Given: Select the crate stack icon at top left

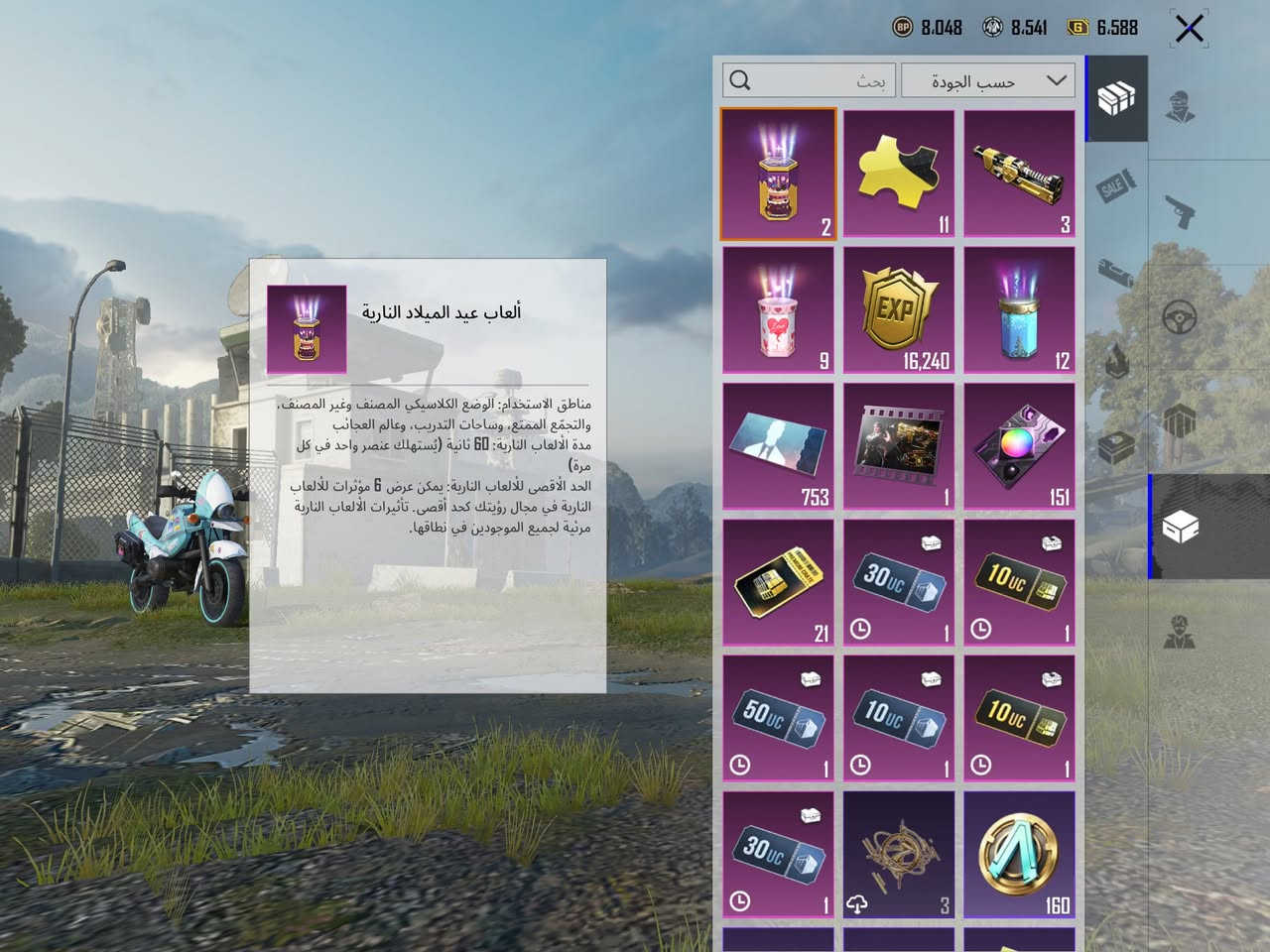Looking at the screenshot, I should 1115,99.
